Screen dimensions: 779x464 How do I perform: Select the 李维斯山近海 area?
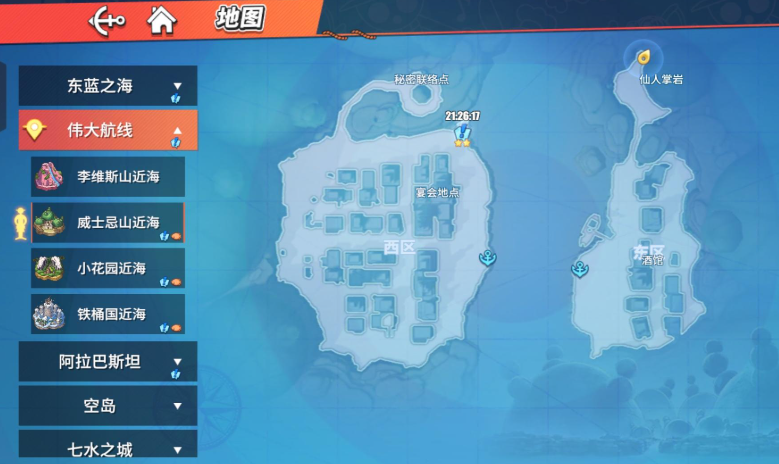(x=108, y=176)
